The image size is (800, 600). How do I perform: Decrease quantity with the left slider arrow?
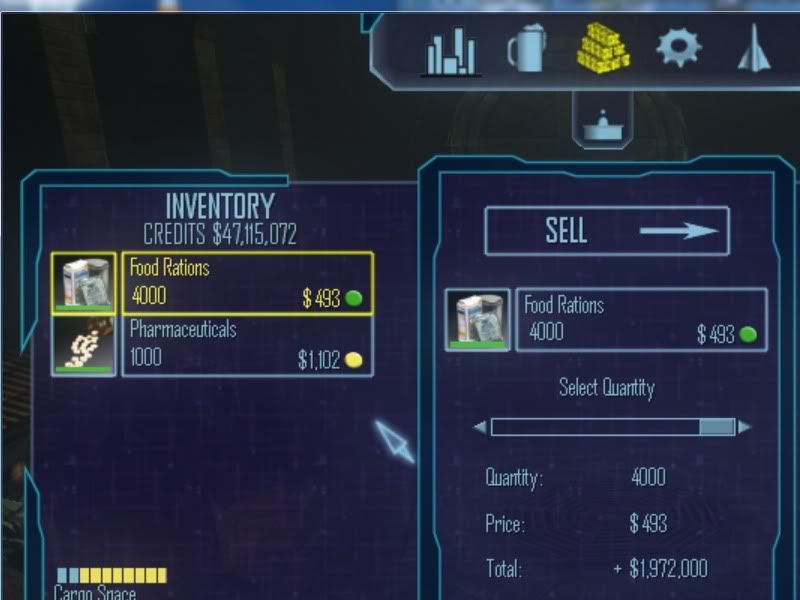coord(480,428)
